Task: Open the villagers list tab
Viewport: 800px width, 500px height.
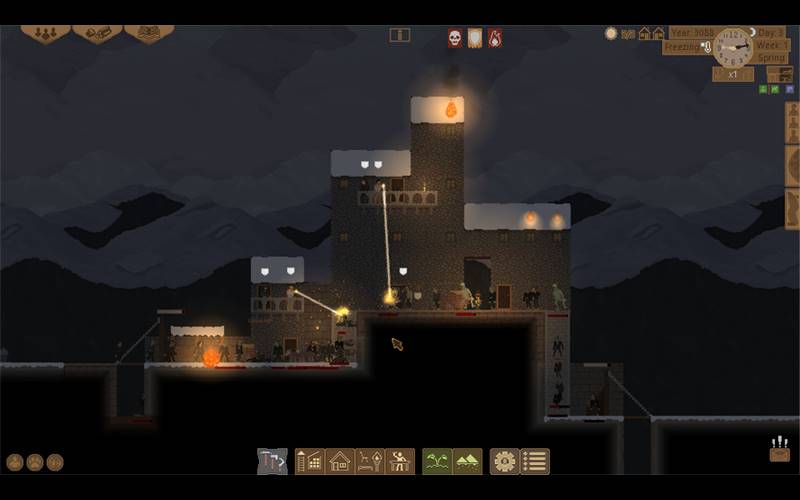Action: 45,32
